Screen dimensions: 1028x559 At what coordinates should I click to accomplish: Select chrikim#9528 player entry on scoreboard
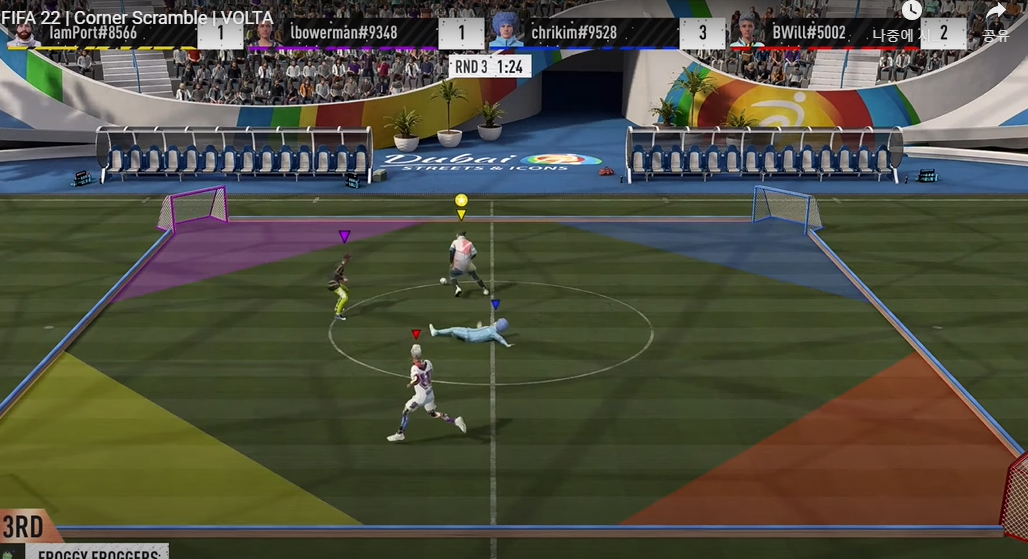coord(573,32)
